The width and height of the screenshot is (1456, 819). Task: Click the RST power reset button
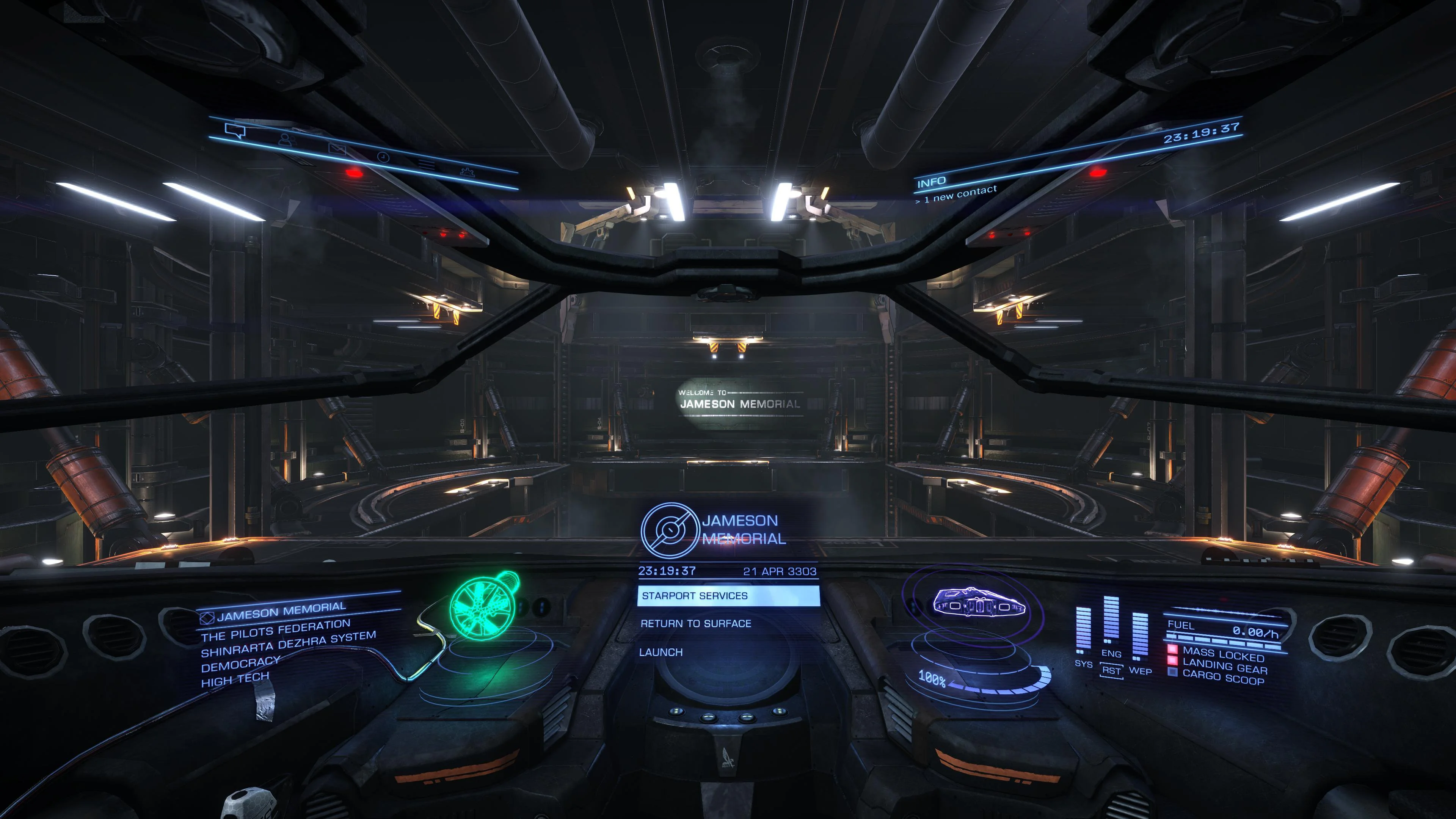1111,671
